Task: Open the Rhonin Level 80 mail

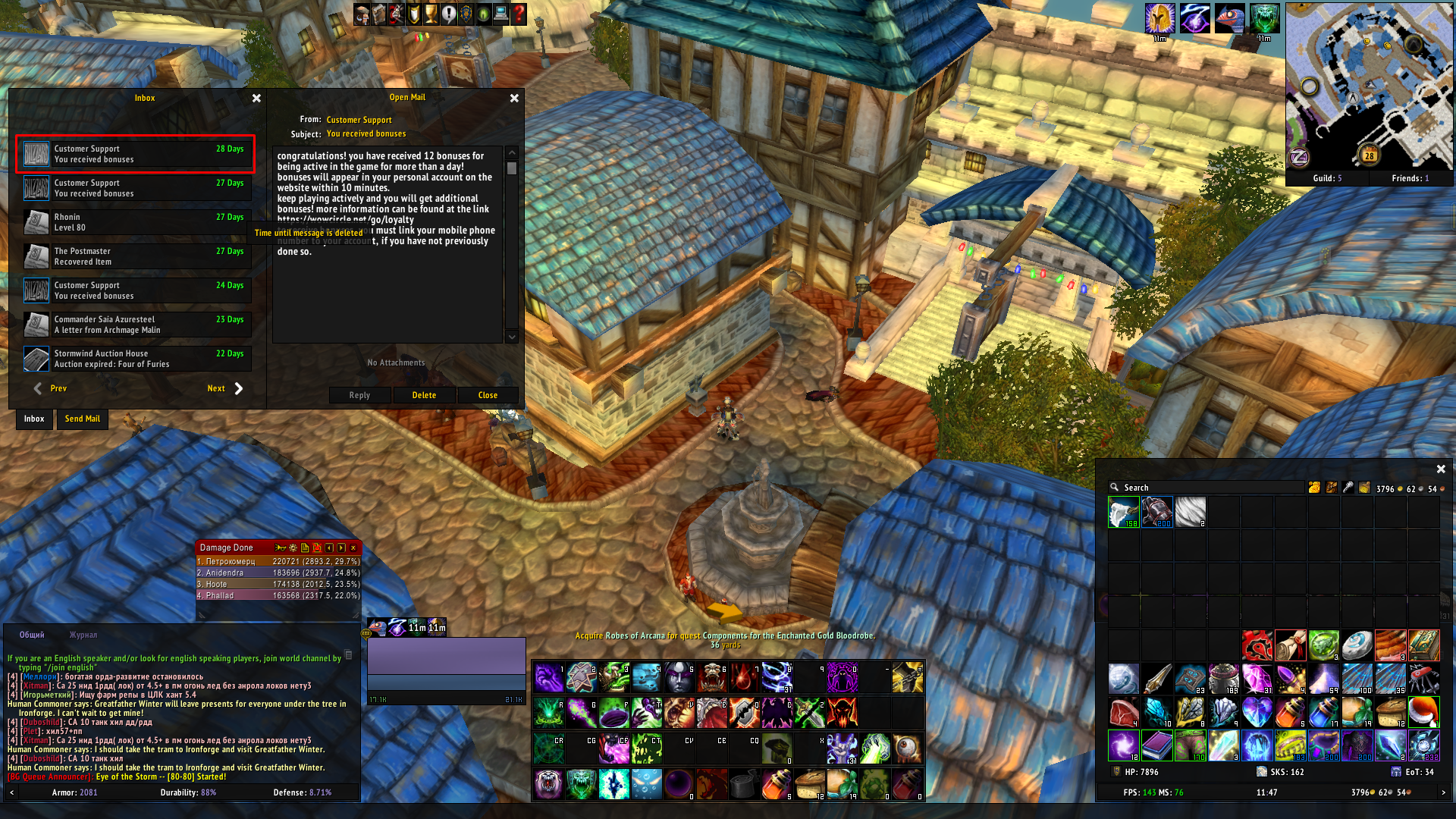Action: tap(136, 222)
